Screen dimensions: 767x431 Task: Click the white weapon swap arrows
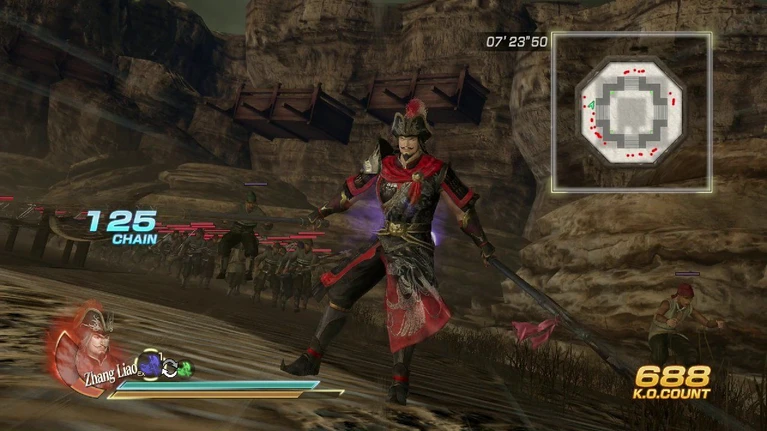[168, 368]
